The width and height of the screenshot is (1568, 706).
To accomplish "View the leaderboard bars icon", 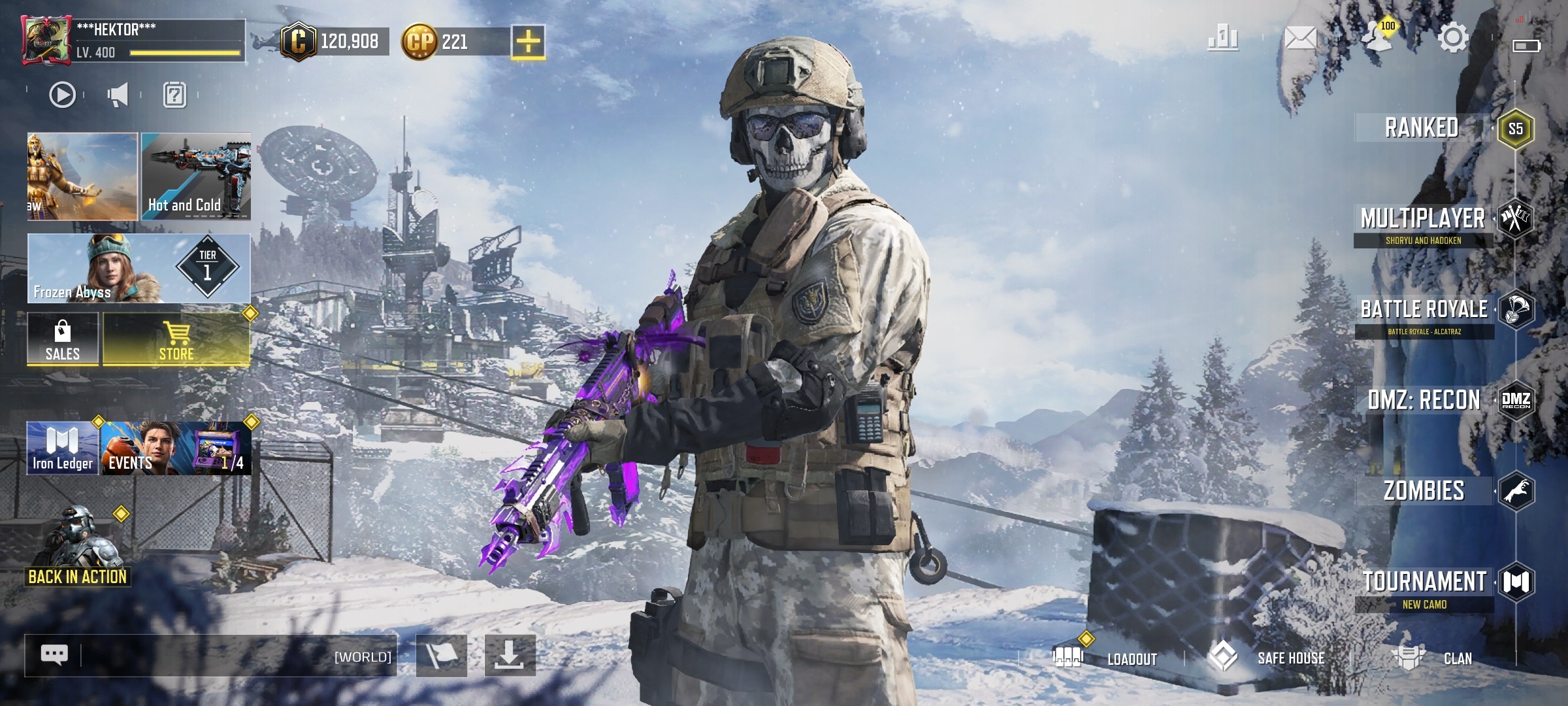I will (1223, 38).
